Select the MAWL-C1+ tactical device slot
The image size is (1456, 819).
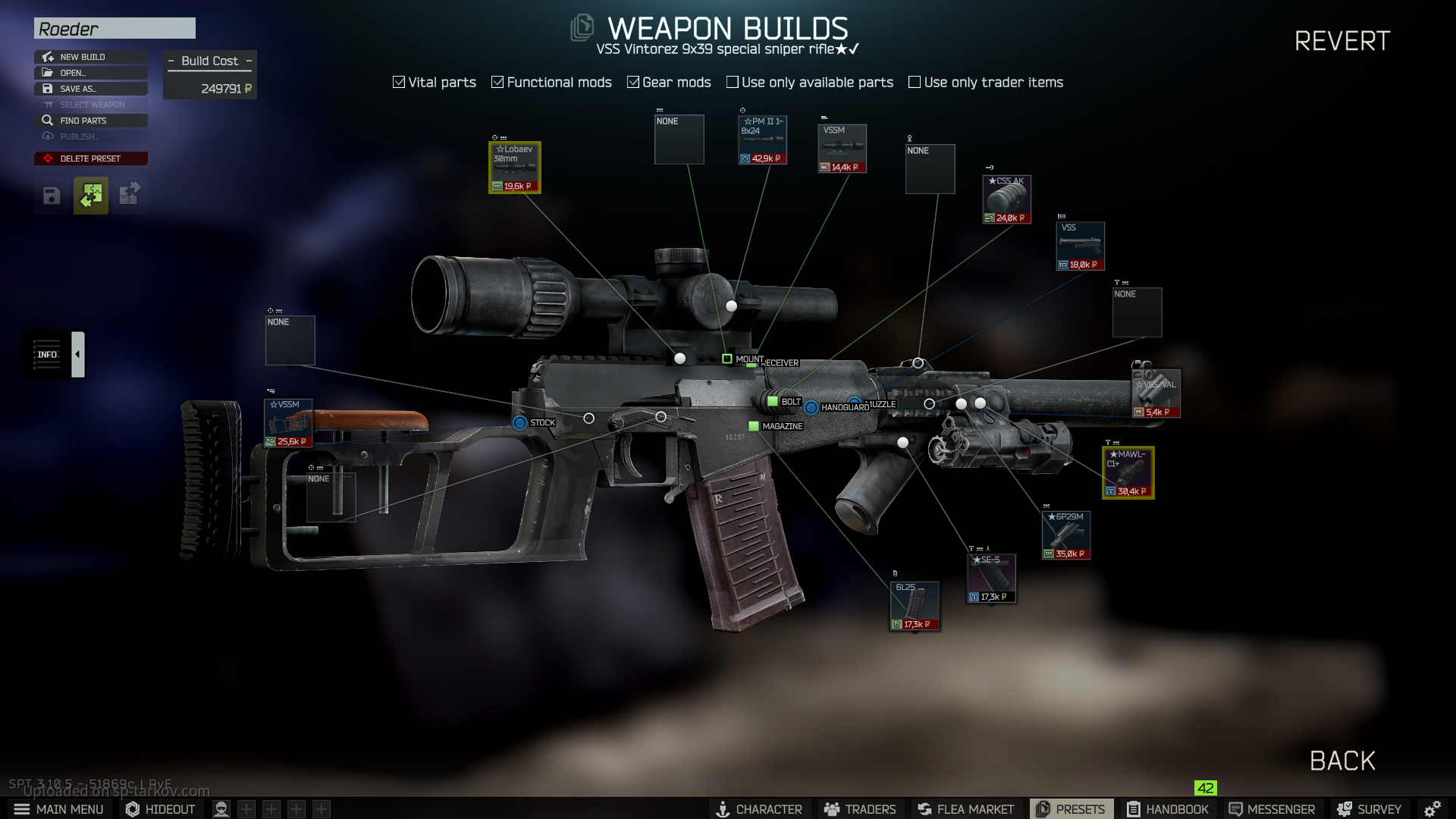click(1128, 472)
